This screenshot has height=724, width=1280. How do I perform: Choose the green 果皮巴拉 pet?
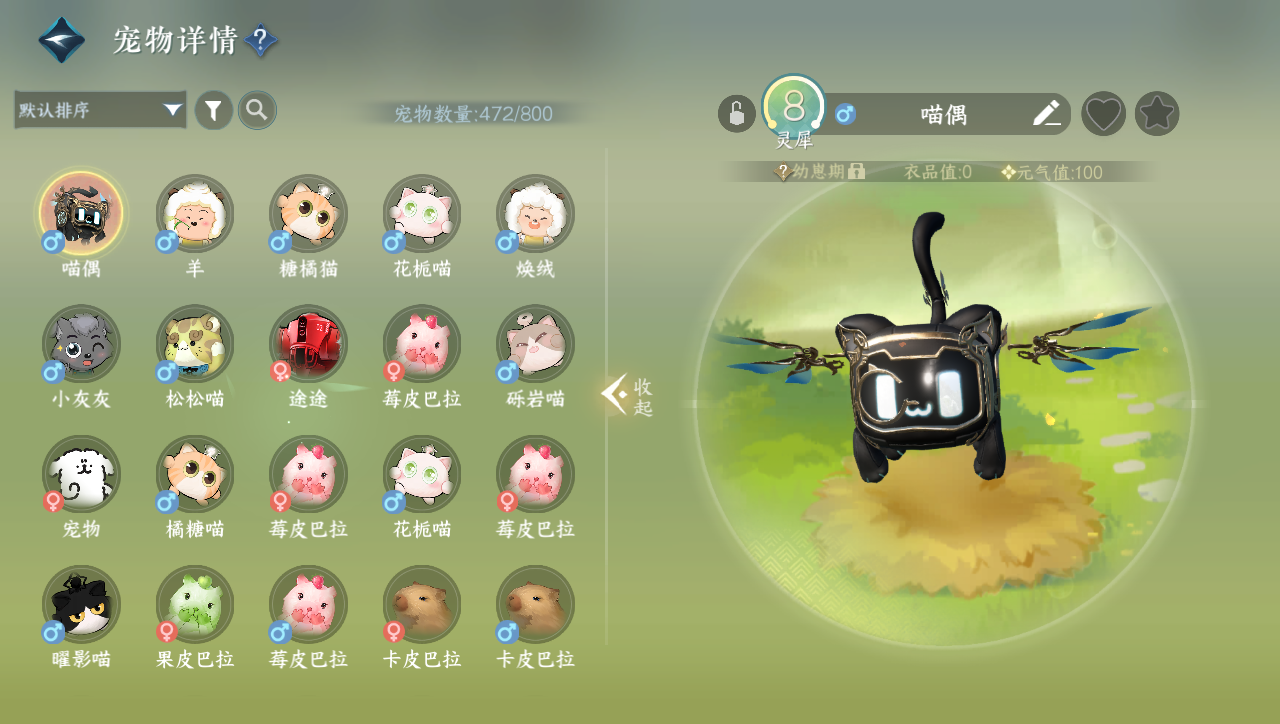pyautogui.click(x=195, y=604)
